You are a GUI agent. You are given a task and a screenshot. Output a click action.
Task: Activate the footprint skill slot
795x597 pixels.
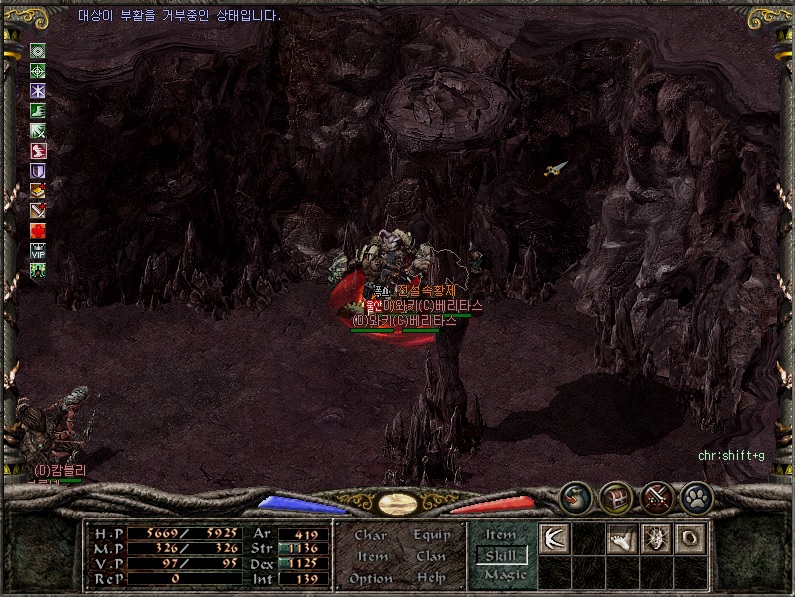tap(623, 539)
